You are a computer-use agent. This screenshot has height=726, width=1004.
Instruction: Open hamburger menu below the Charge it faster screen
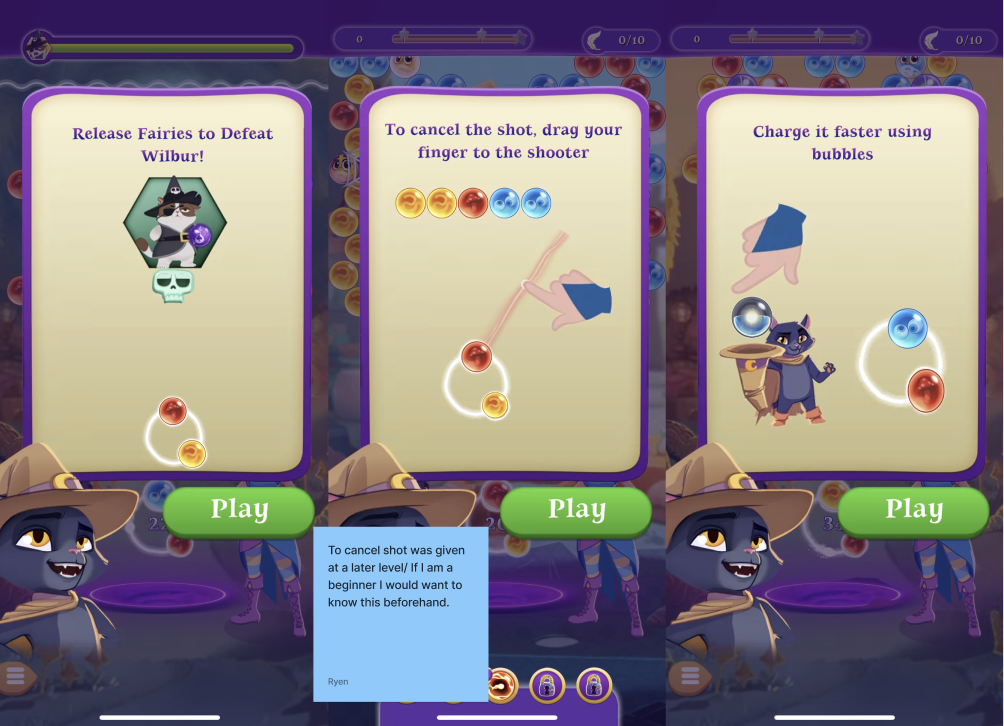click(x=689, y=676)
